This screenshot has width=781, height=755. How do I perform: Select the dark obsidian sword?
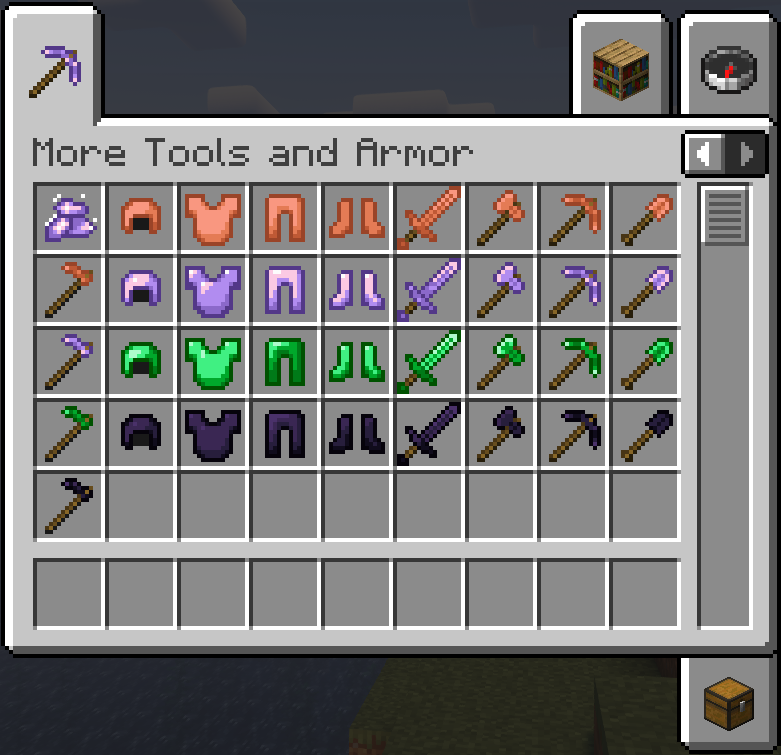pyautogui.click(x=429, y=434)
